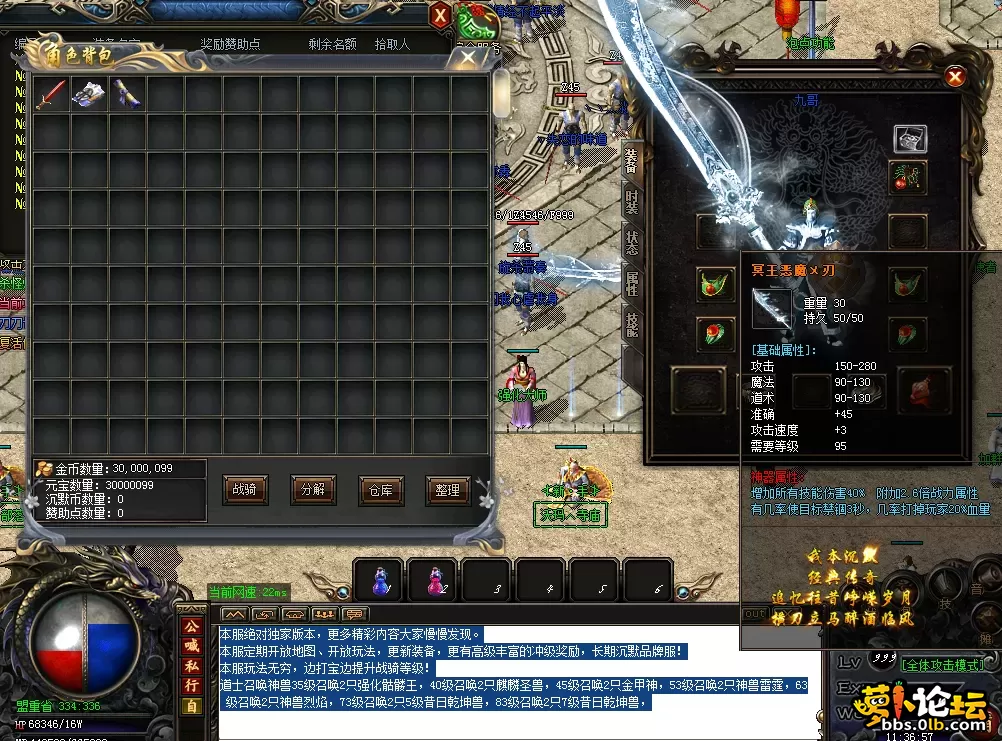Screen dimensions: 1002x741
Task: Close the character bag window
Action: point(468,58)
